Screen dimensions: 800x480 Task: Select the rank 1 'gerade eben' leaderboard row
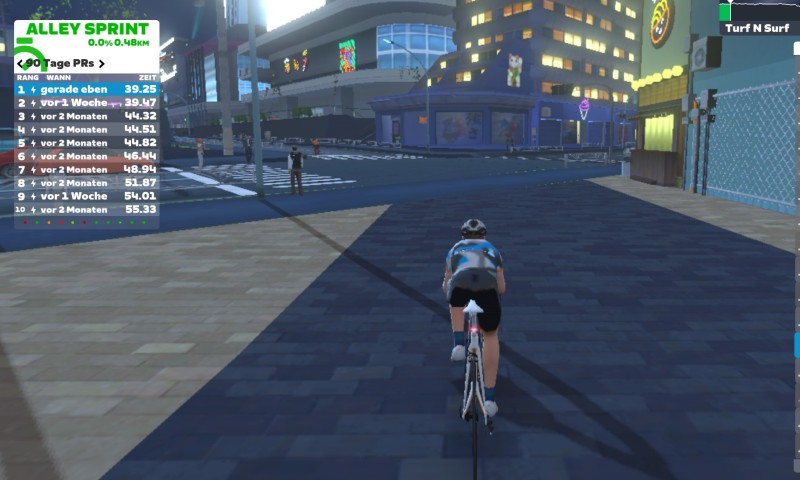86,89
